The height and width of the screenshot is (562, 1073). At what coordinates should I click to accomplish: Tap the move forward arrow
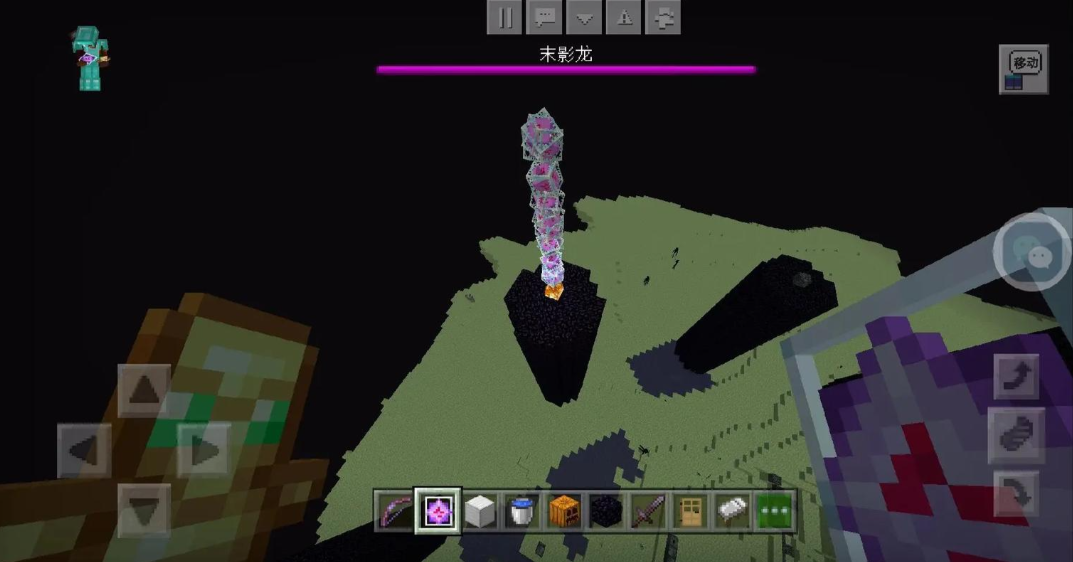coord(144,390)
